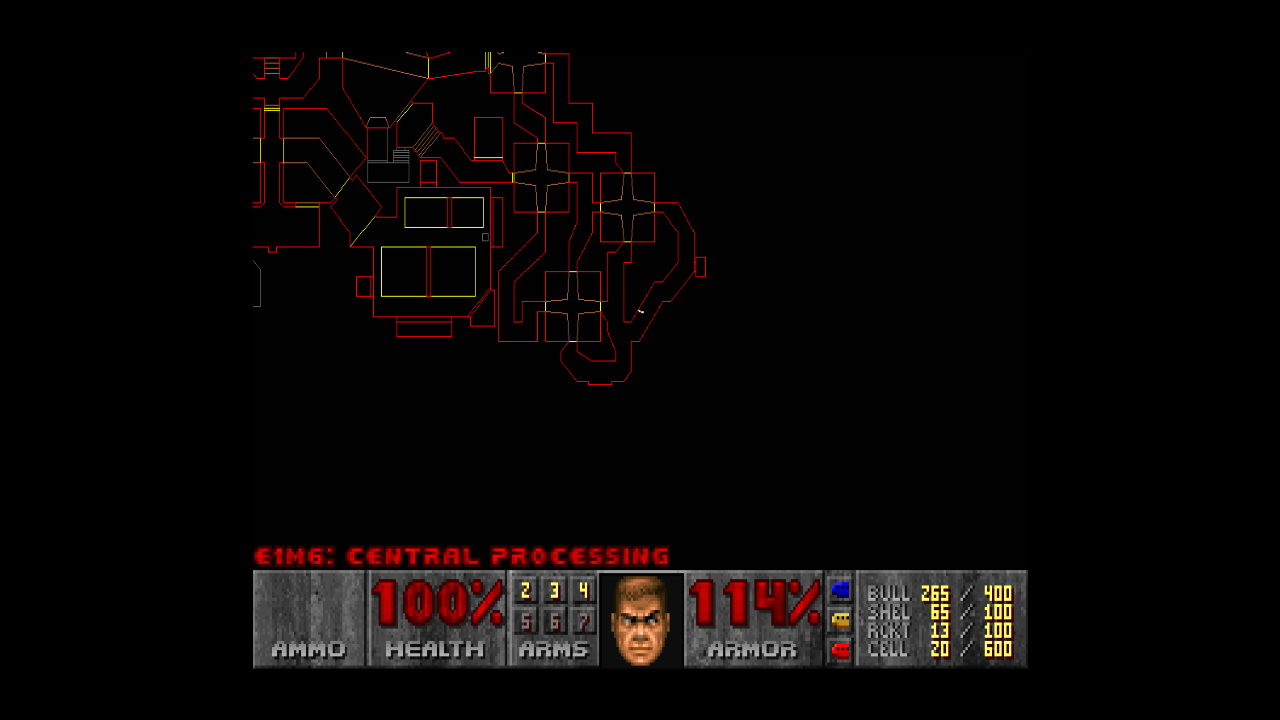Toggle weapon slot 3 in the ARMS panel
Viewport: 1280px width, 720px height.
[x=553, y=590]
